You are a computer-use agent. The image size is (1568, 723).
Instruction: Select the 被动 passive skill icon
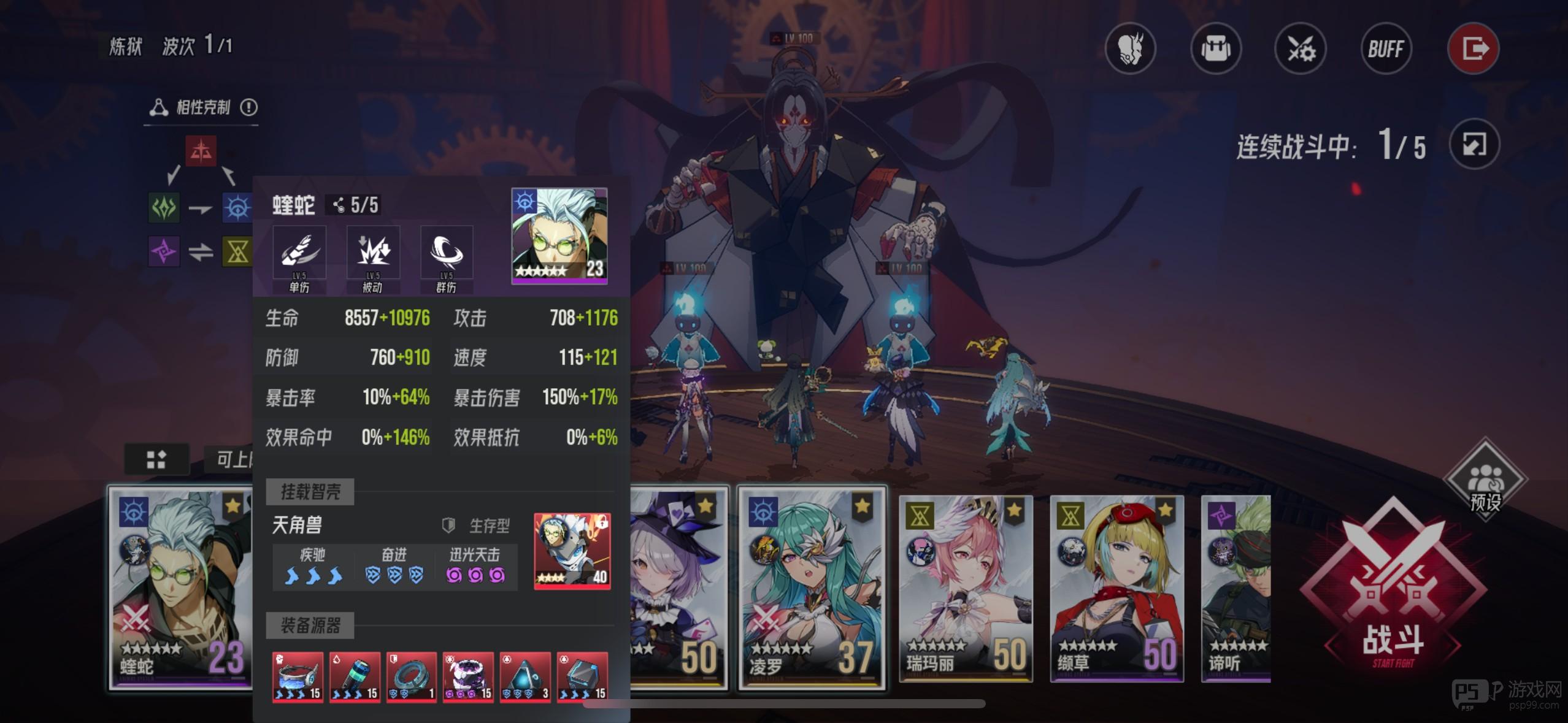tap(372, 251)
